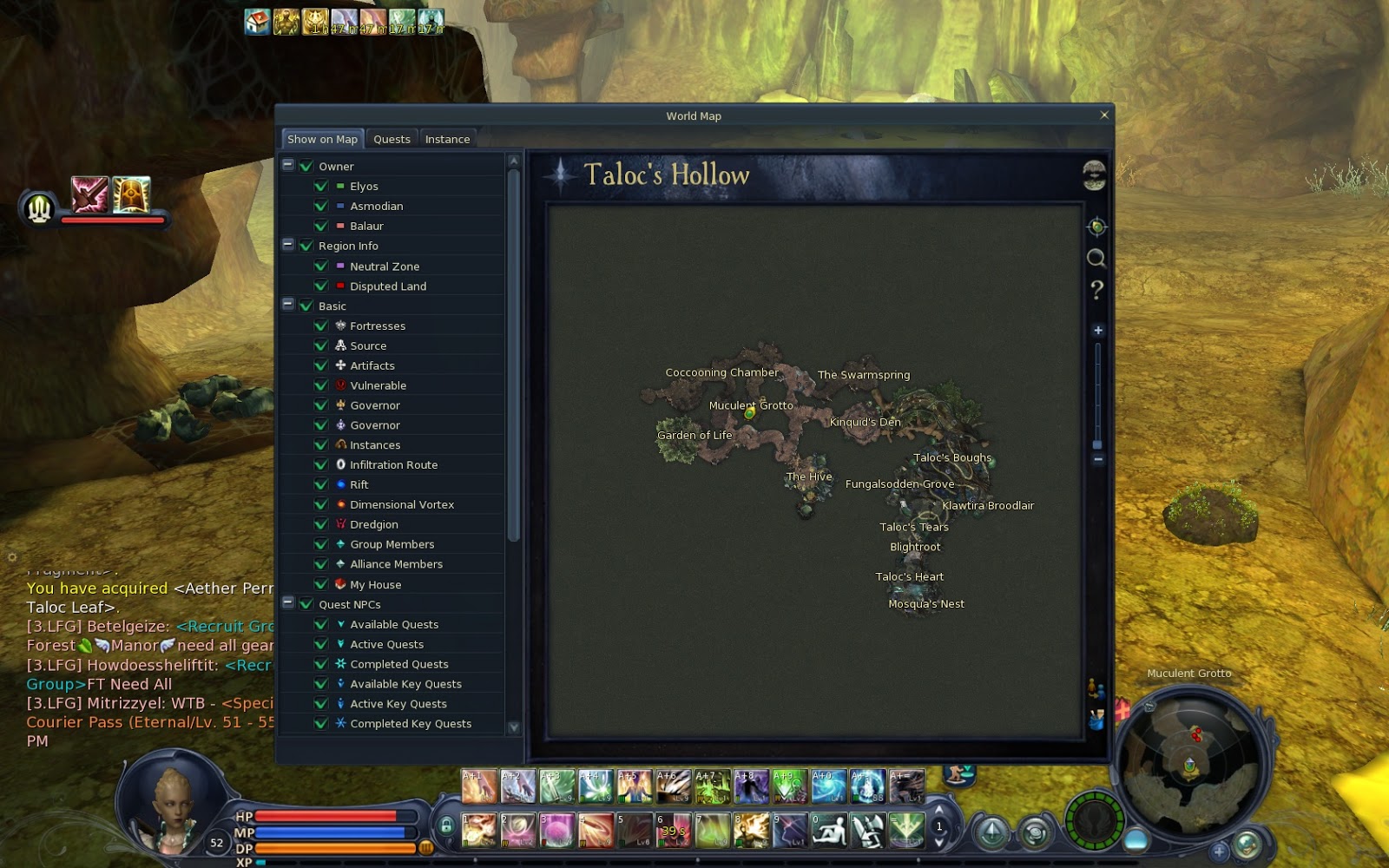This screenshot has height=868, width=1389.
Task: Uncheck the Elyos owner checkbox
Action: coord(320,186)
